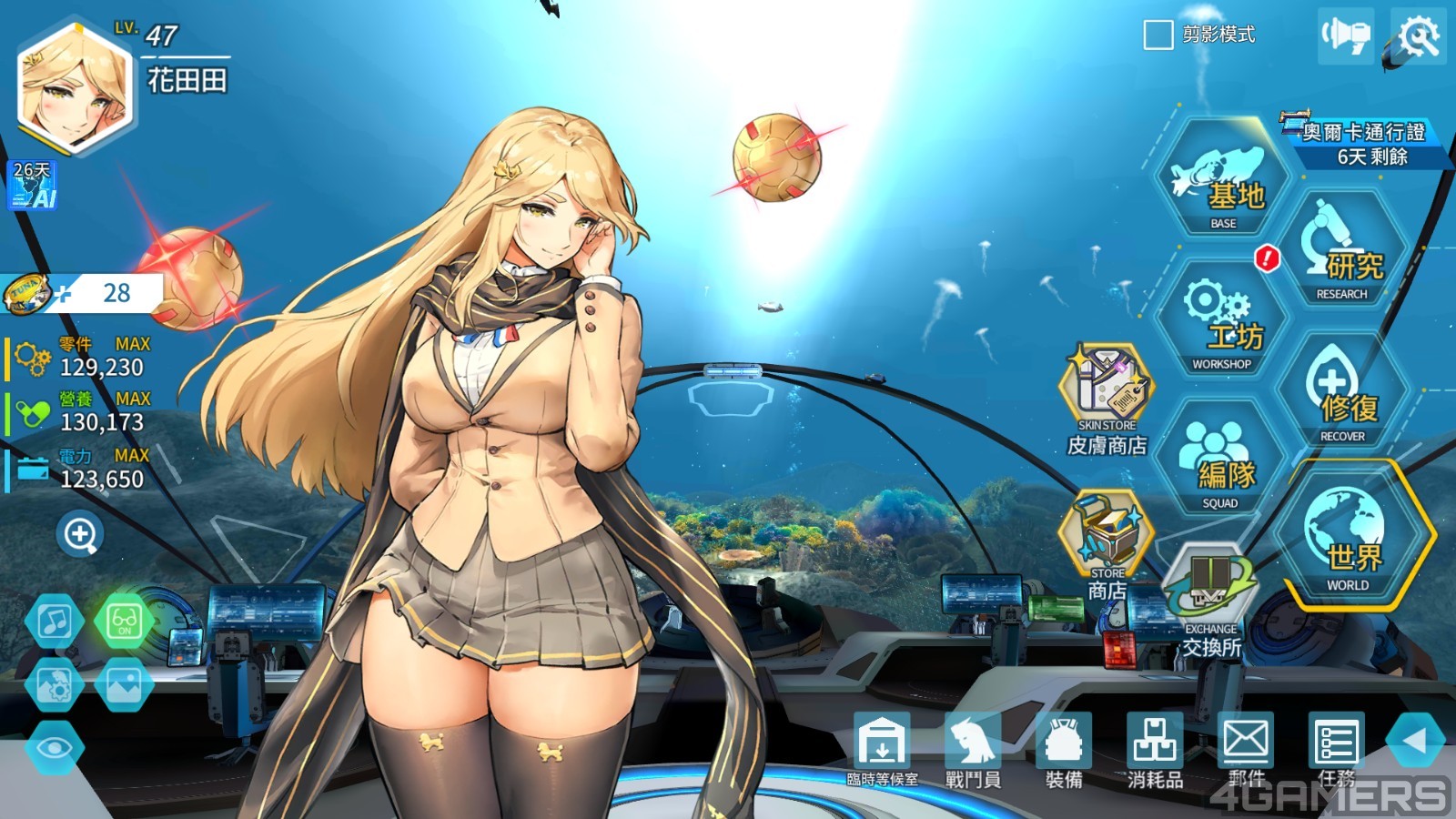
Task: Open the missions (任務) list
Action: (1336, 748)
